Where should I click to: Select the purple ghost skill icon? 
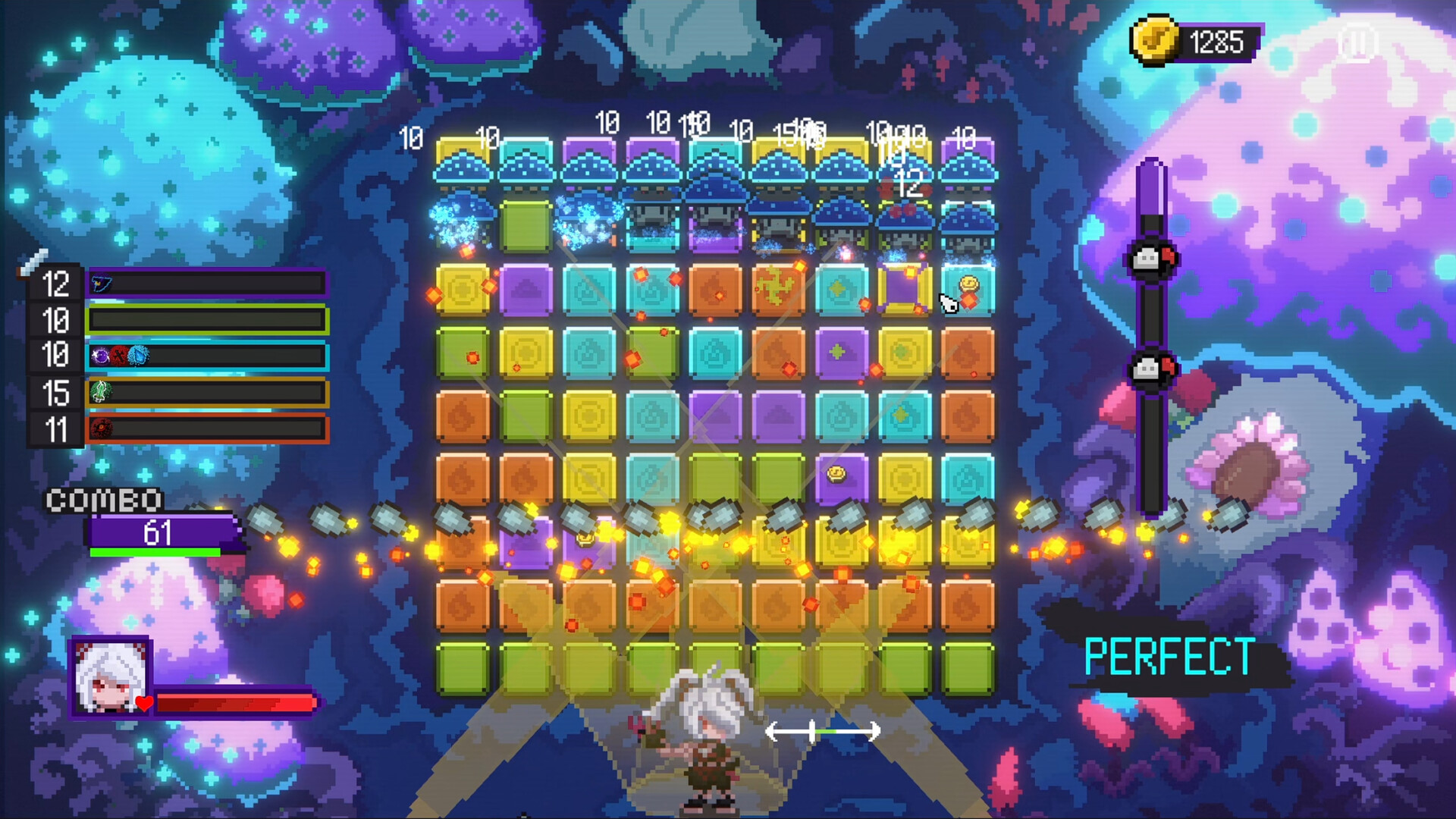point(101,355)
